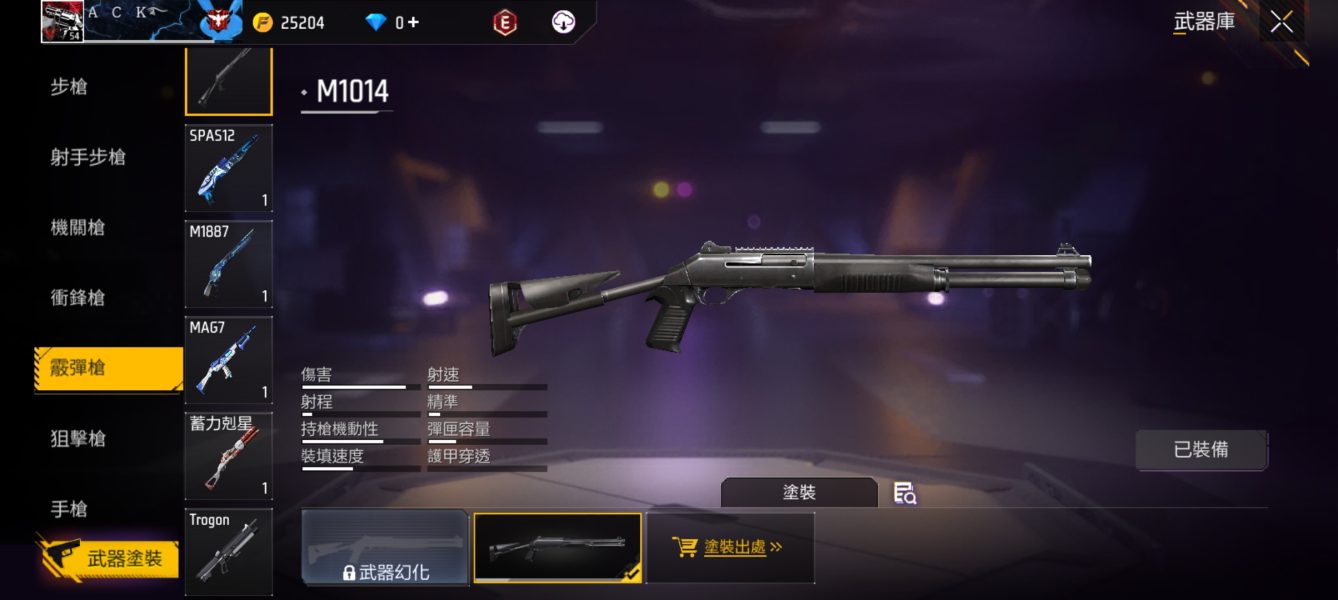
Task: Open the 射手步槍 weapon category
Action: click(x=88, y=157)
